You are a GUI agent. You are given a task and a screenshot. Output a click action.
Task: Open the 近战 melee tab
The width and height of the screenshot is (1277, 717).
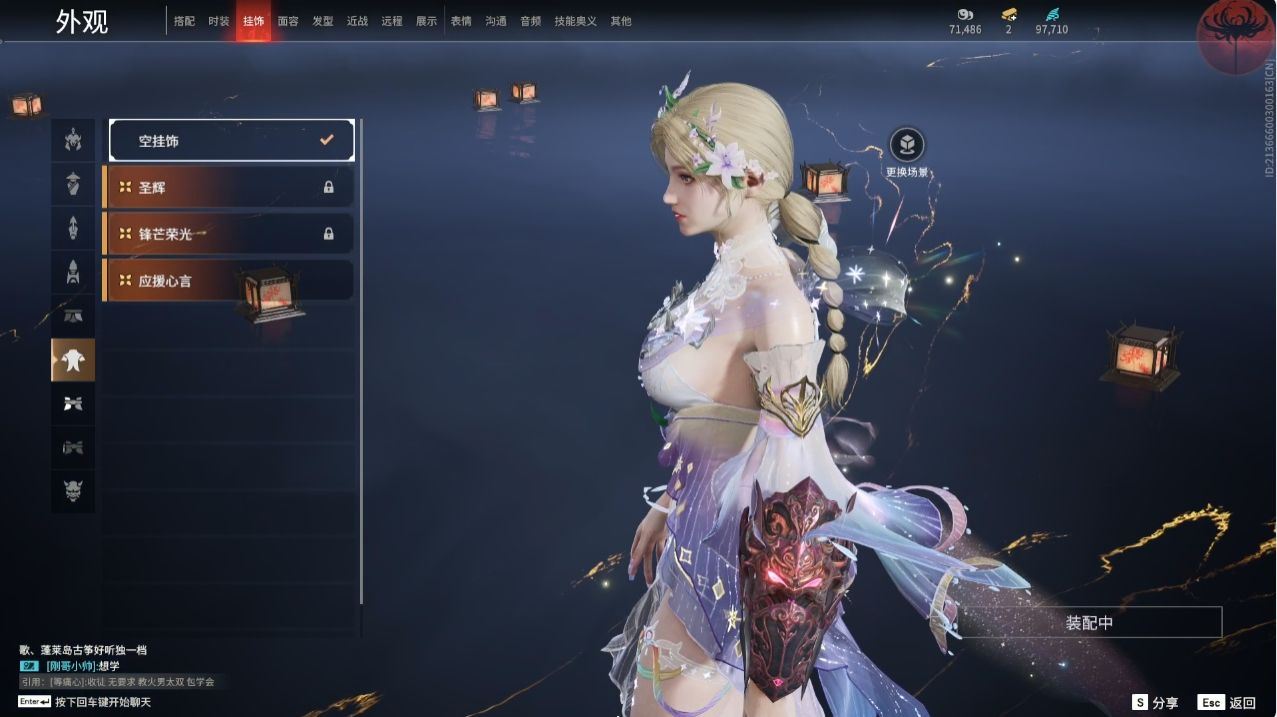pos(357,21)
